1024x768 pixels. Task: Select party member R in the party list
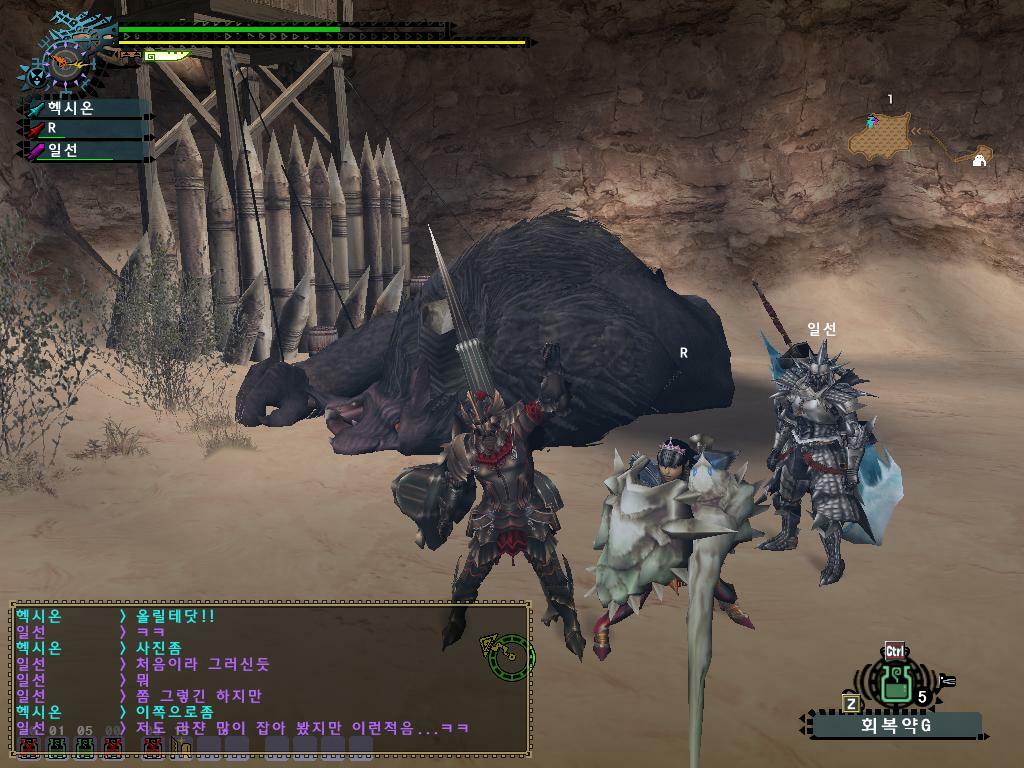pos(87,129)
